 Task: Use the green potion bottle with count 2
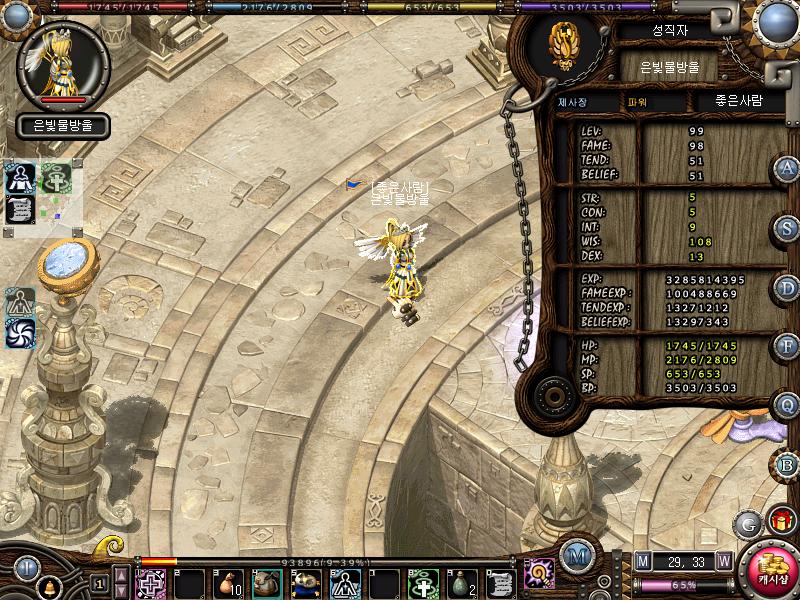[x=460, y=582]
